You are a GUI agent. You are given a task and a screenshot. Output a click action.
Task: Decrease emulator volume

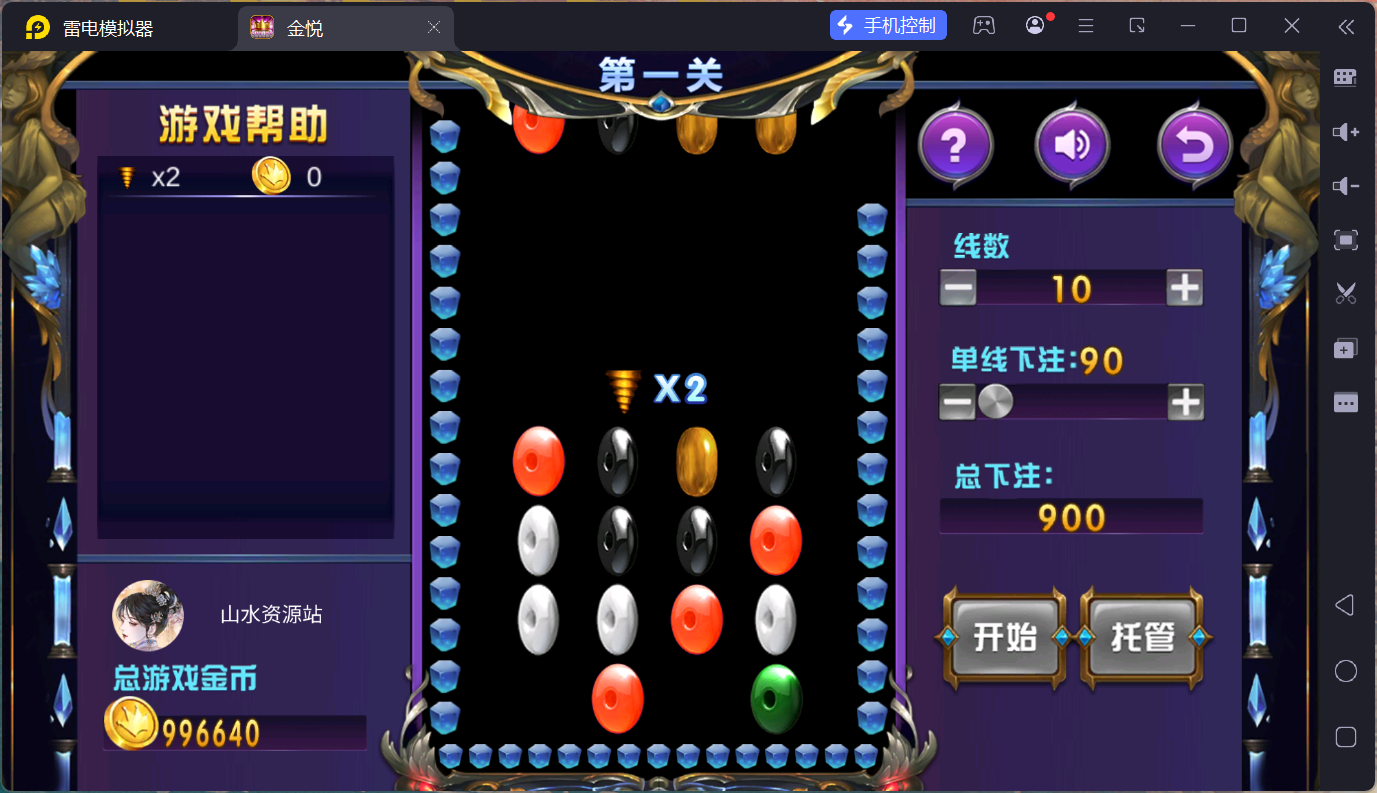pos(1345,186)
